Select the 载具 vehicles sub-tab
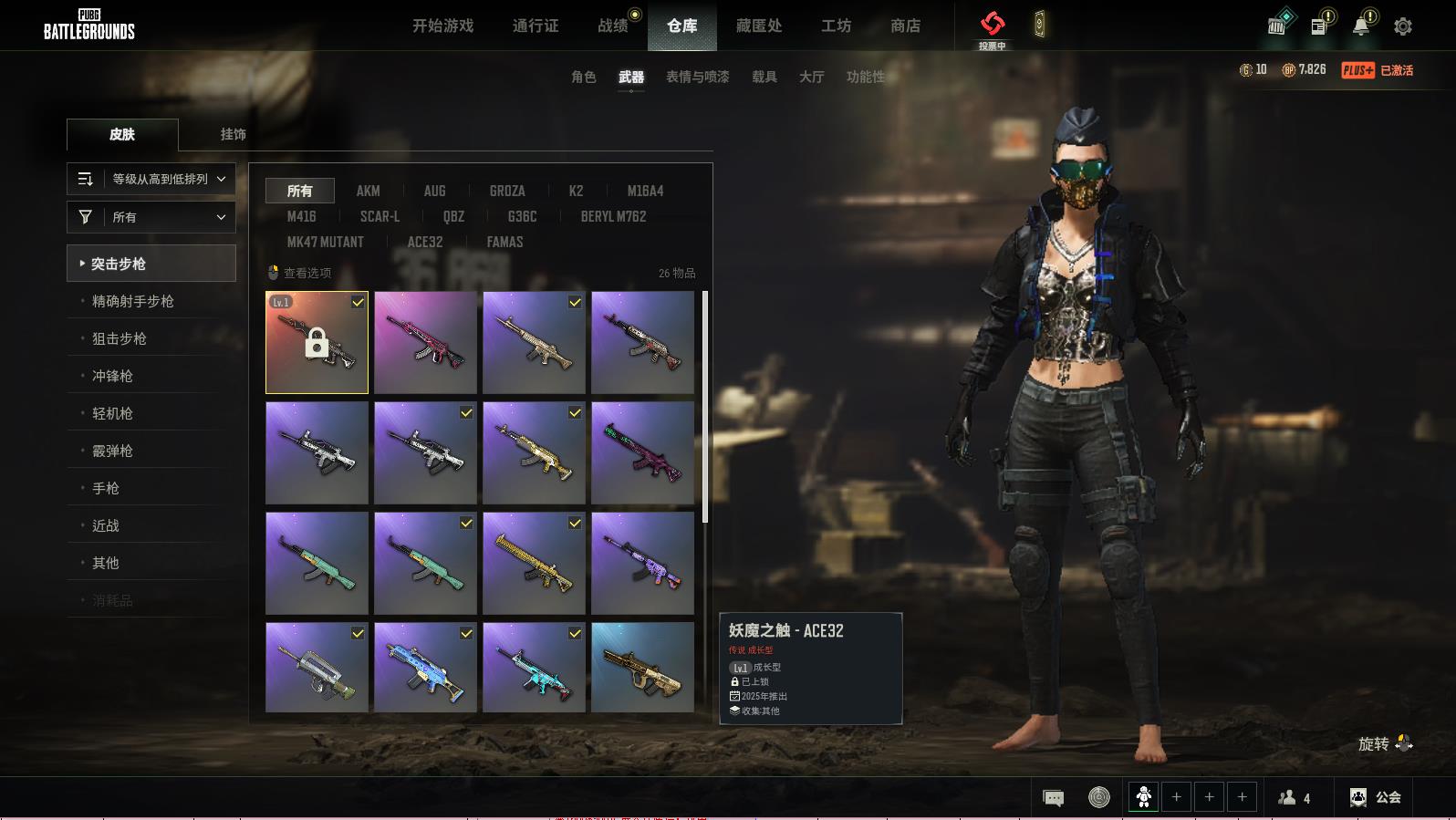1456x820 pixels. pyautogui.click(x=764, y=77)
